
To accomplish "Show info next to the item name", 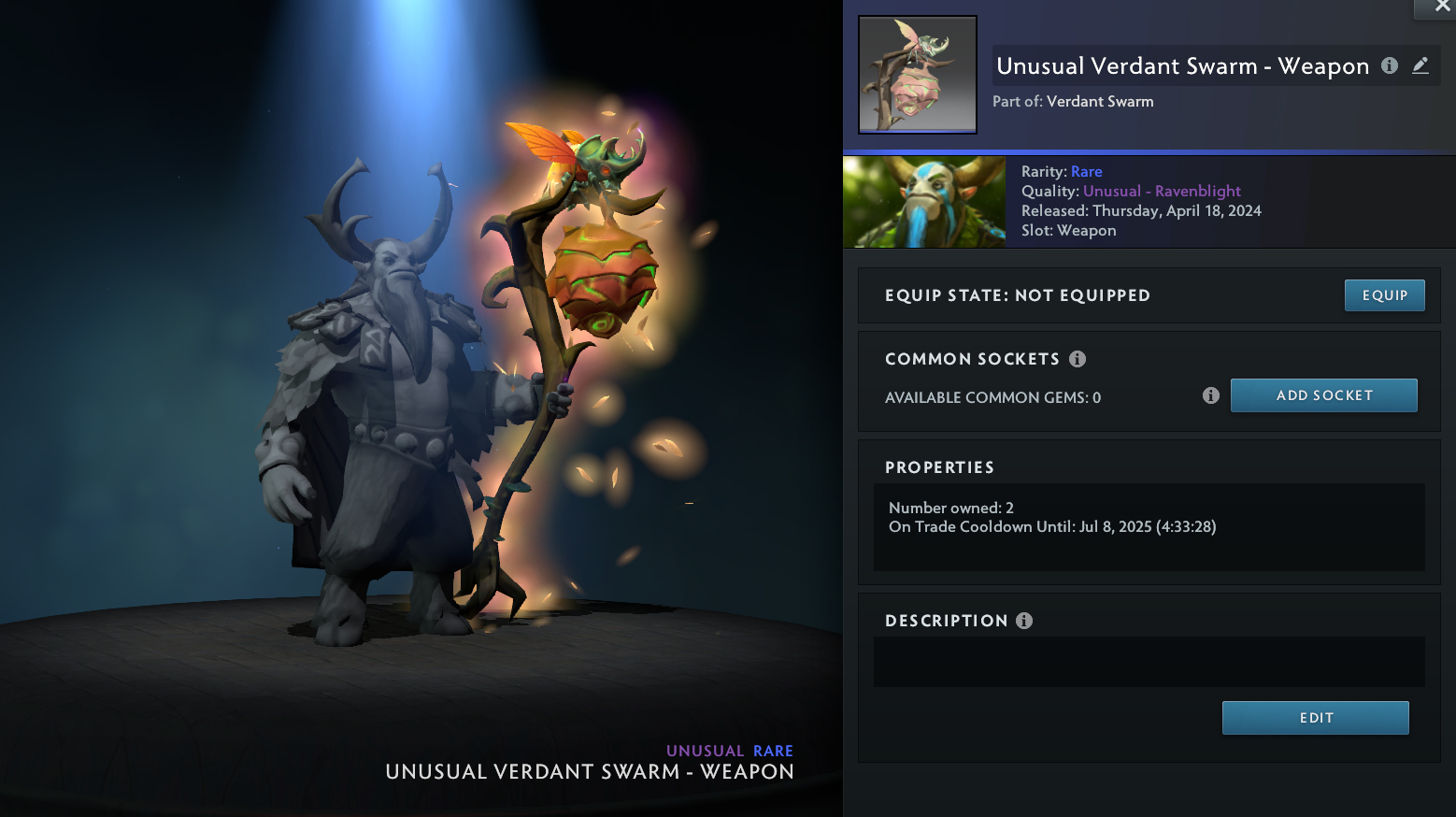I will click(1390, 65).
